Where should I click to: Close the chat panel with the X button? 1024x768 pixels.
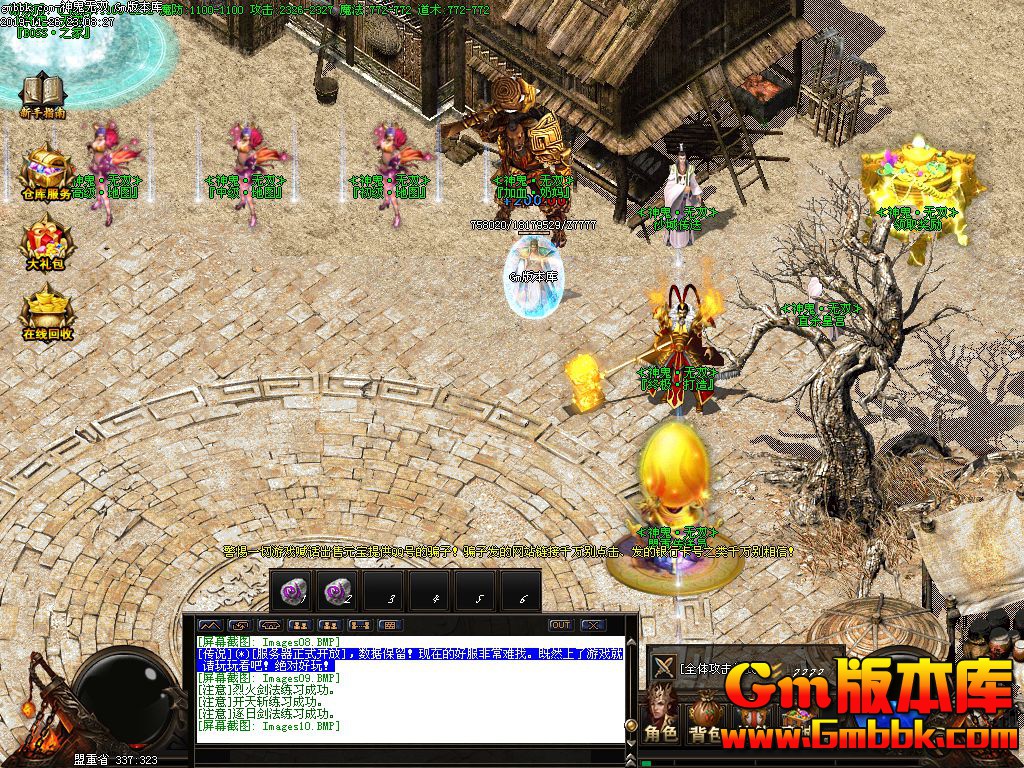click(x=594, y=625)
